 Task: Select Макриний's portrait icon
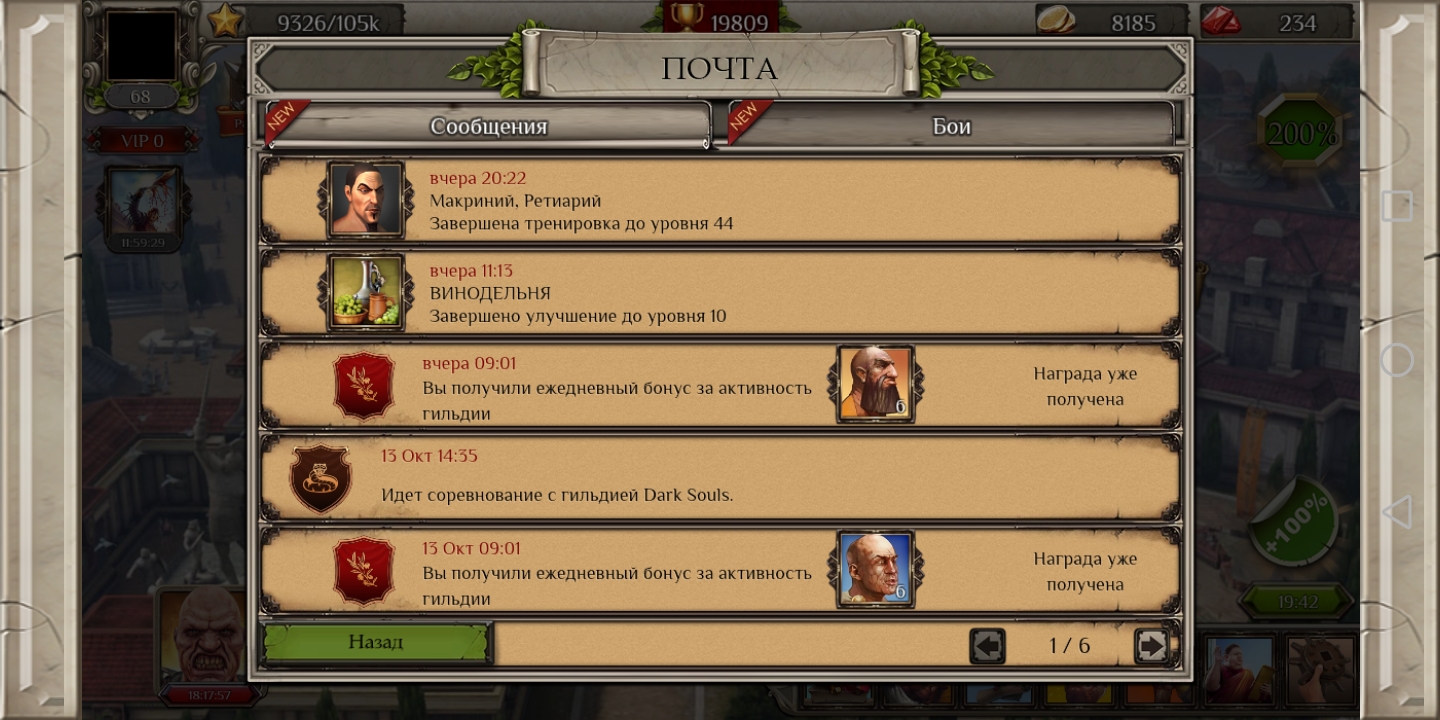tap(365, 200)
